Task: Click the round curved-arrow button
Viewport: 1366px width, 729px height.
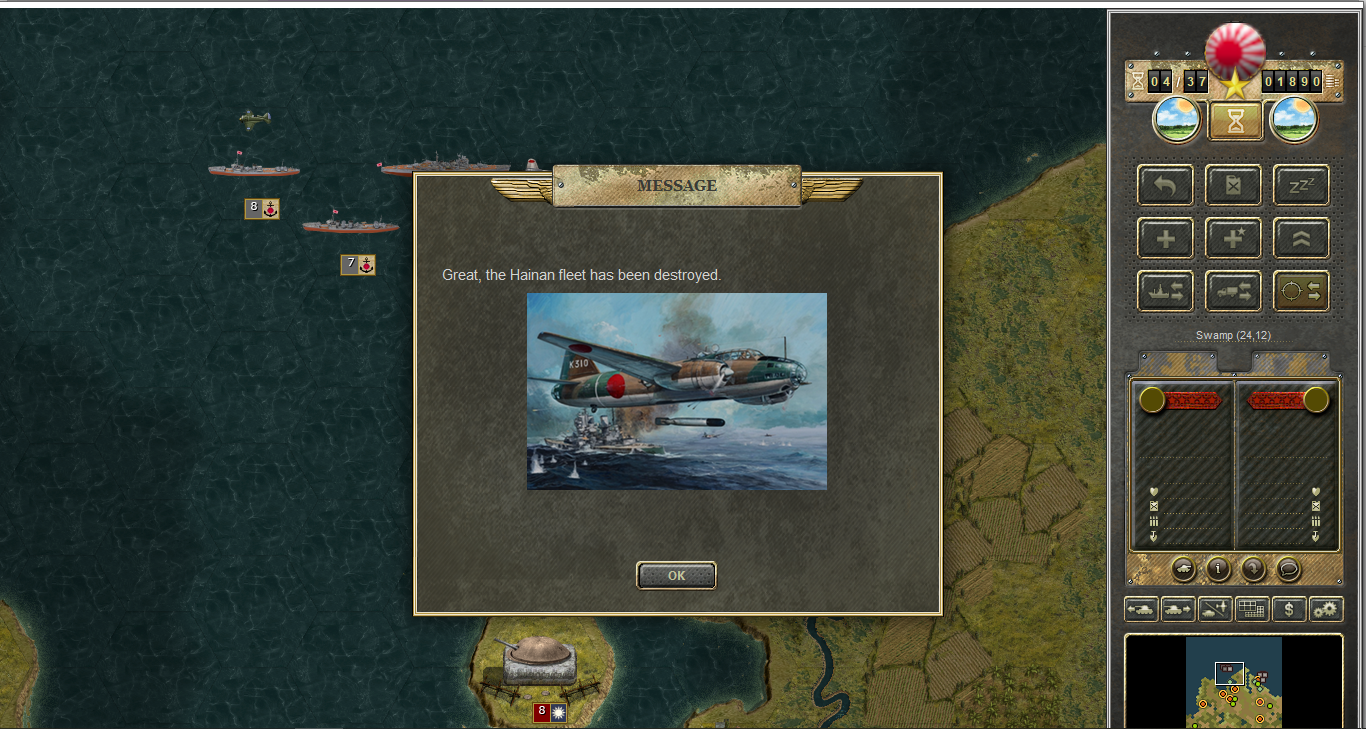Action: [1253, 569]
